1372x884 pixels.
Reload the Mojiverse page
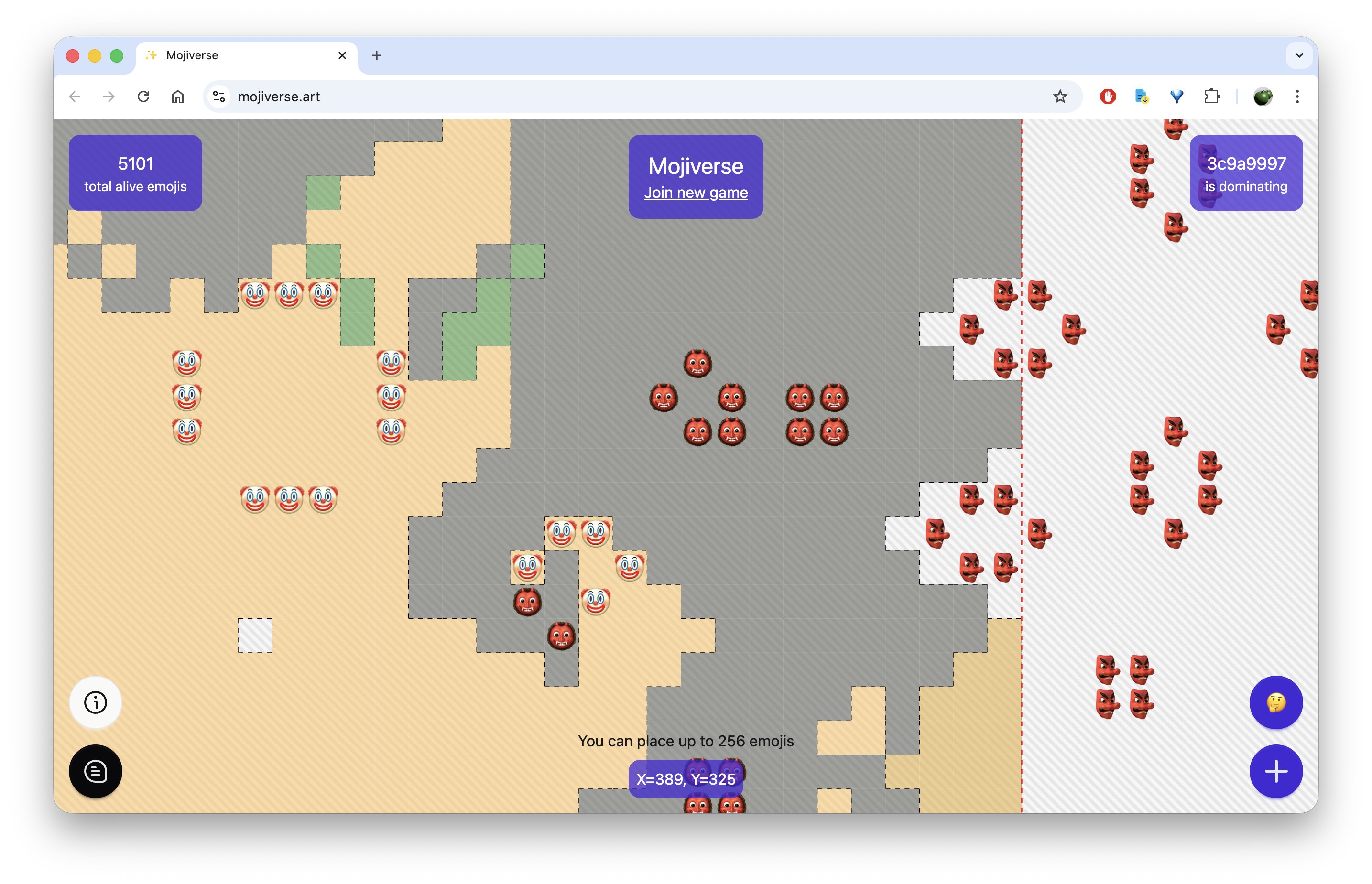[144, 97]
